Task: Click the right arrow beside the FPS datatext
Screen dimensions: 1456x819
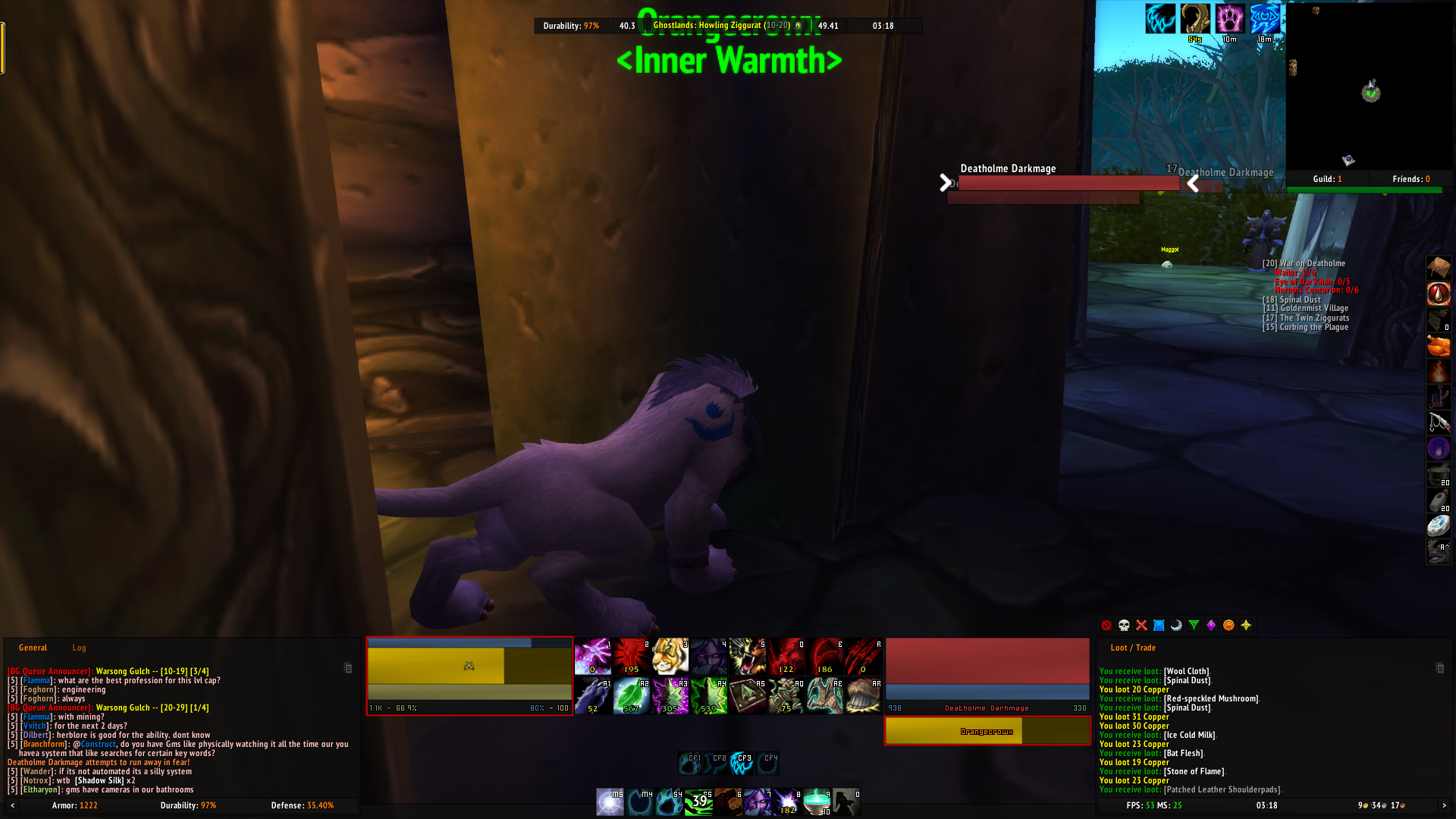Action: point(1444,806)
